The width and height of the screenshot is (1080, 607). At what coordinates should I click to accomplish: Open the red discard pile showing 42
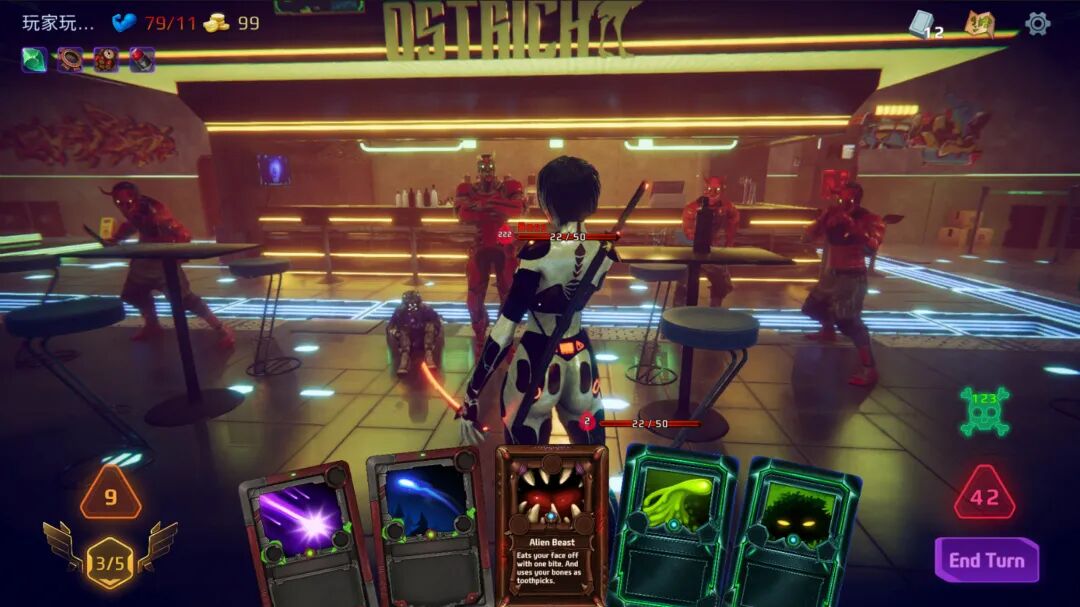tap(984, 494)
